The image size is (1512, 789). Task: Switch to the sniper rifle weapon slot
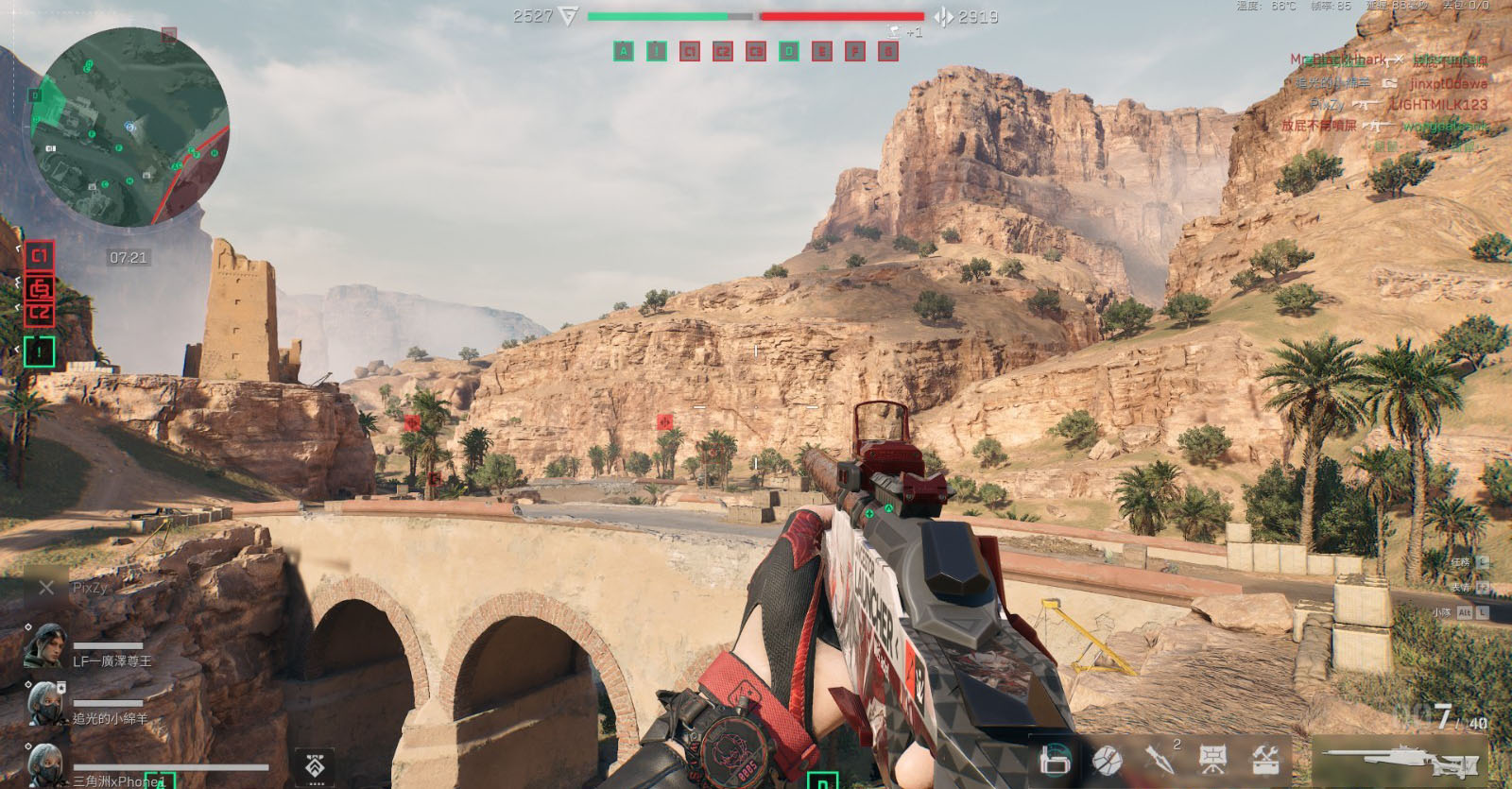1397,760
